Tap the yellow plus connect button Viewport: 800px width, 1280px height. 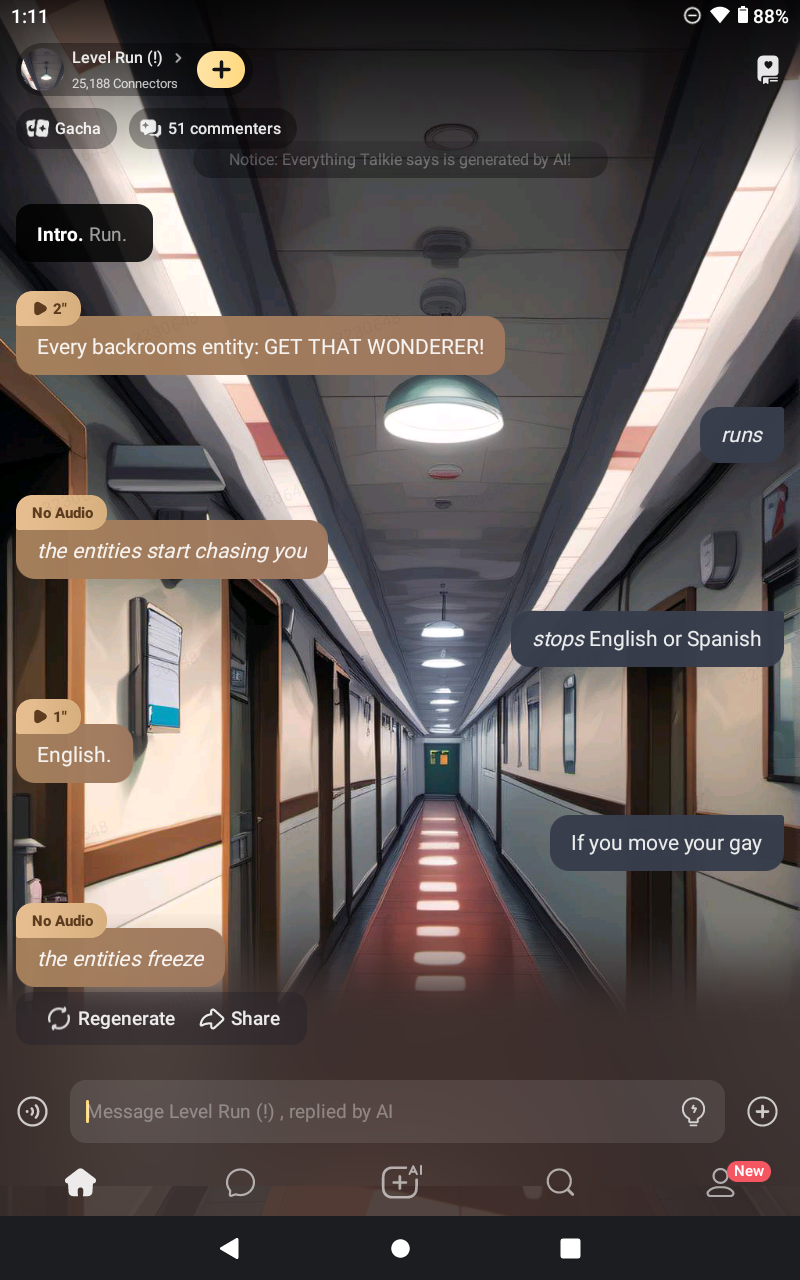(221, 69)
